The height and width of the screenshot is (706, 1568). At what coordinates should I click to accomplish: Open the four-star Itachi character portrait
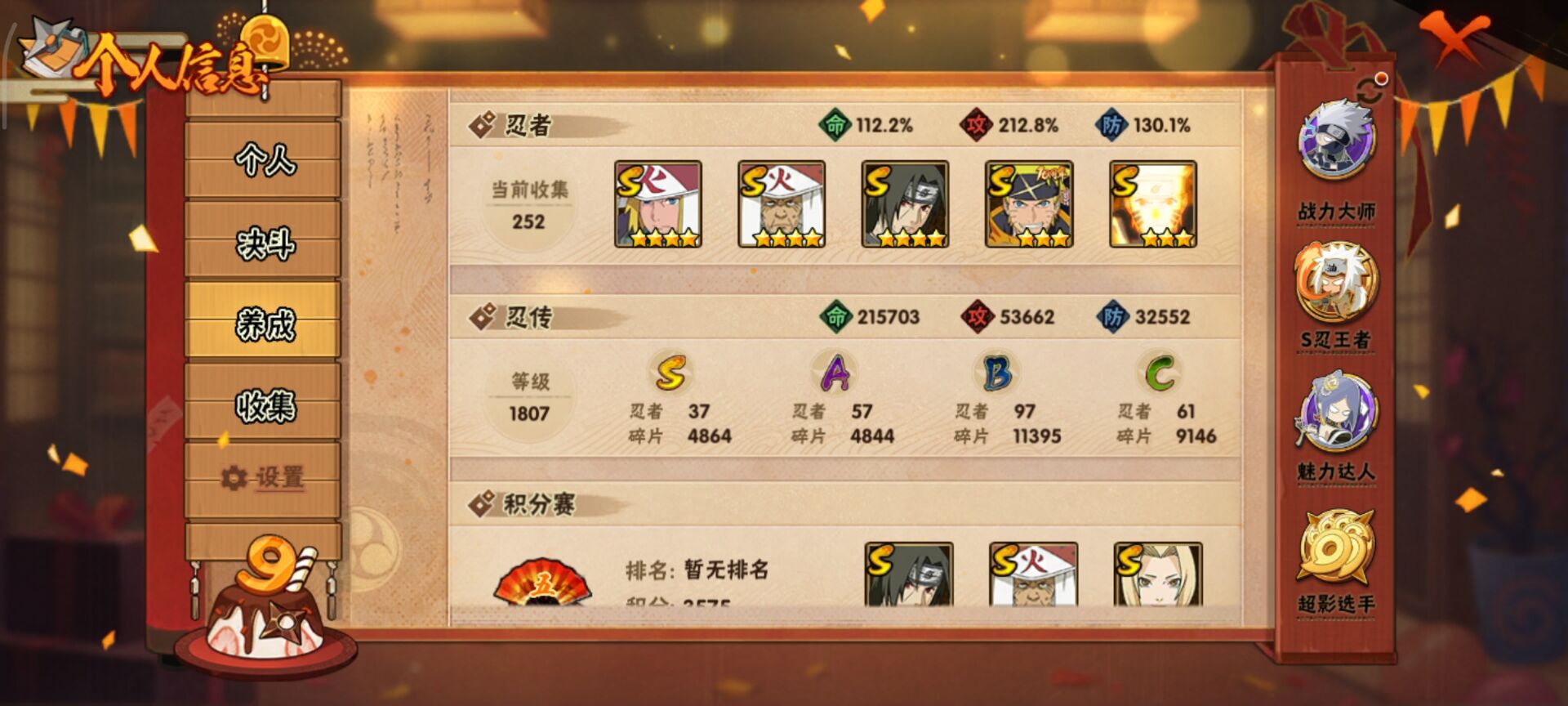tap(902, 204)
